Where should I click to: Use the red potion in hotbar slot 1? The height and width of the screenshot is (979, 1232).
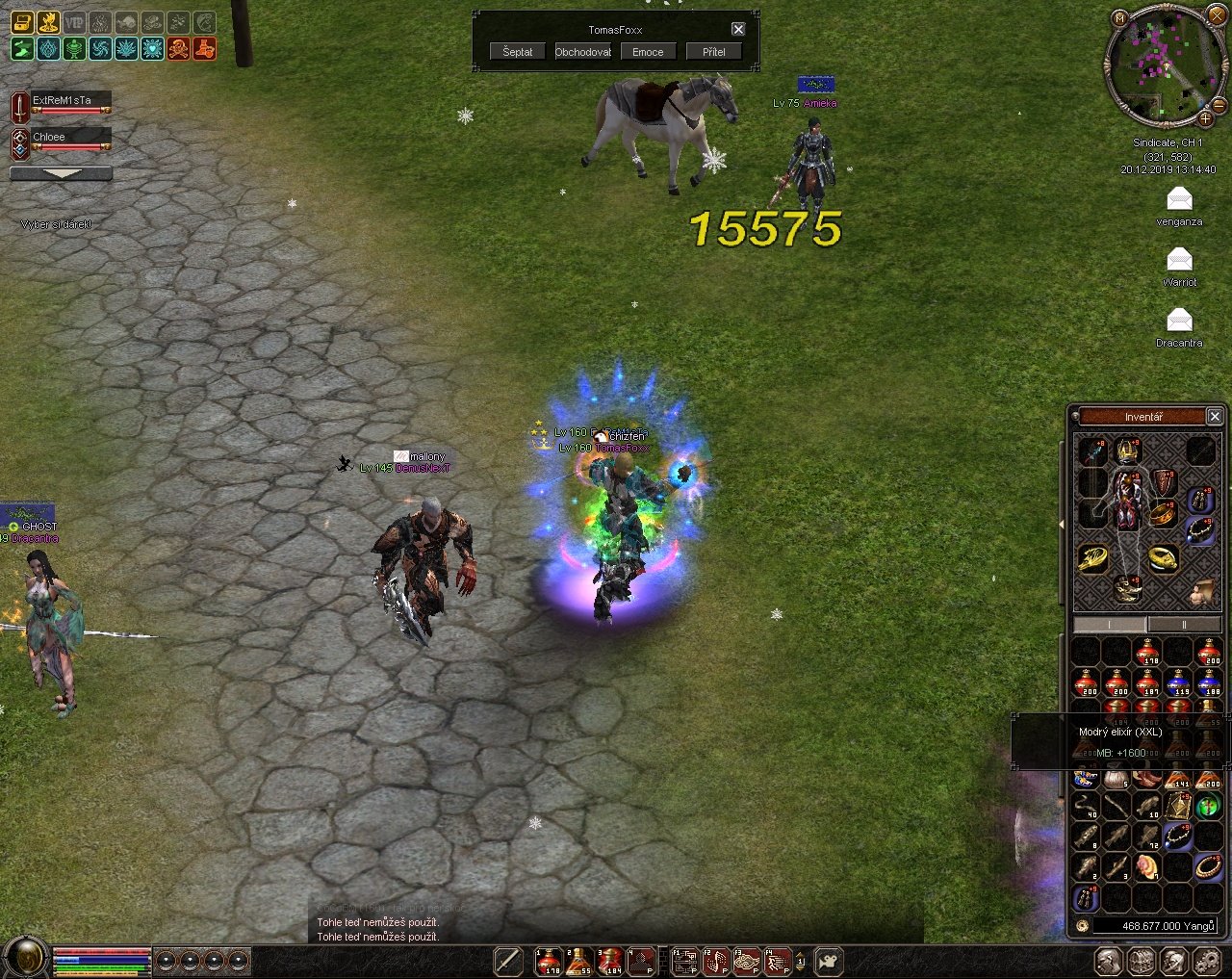[548, 960]
